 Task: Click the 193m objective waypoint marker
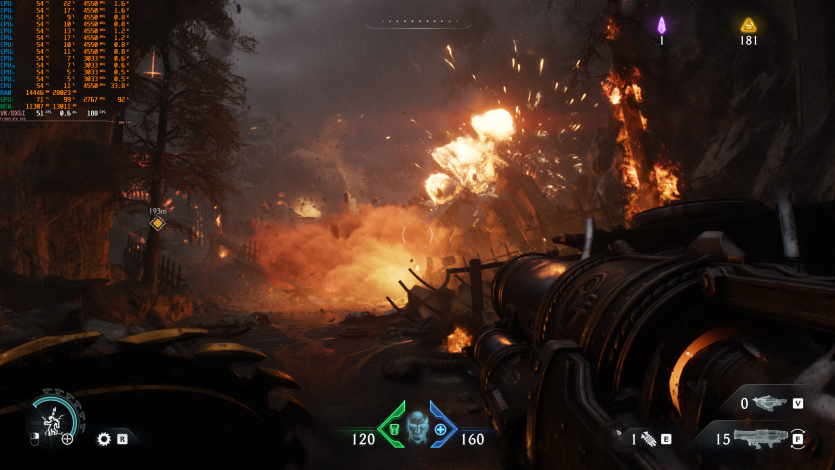coord(157,223)
